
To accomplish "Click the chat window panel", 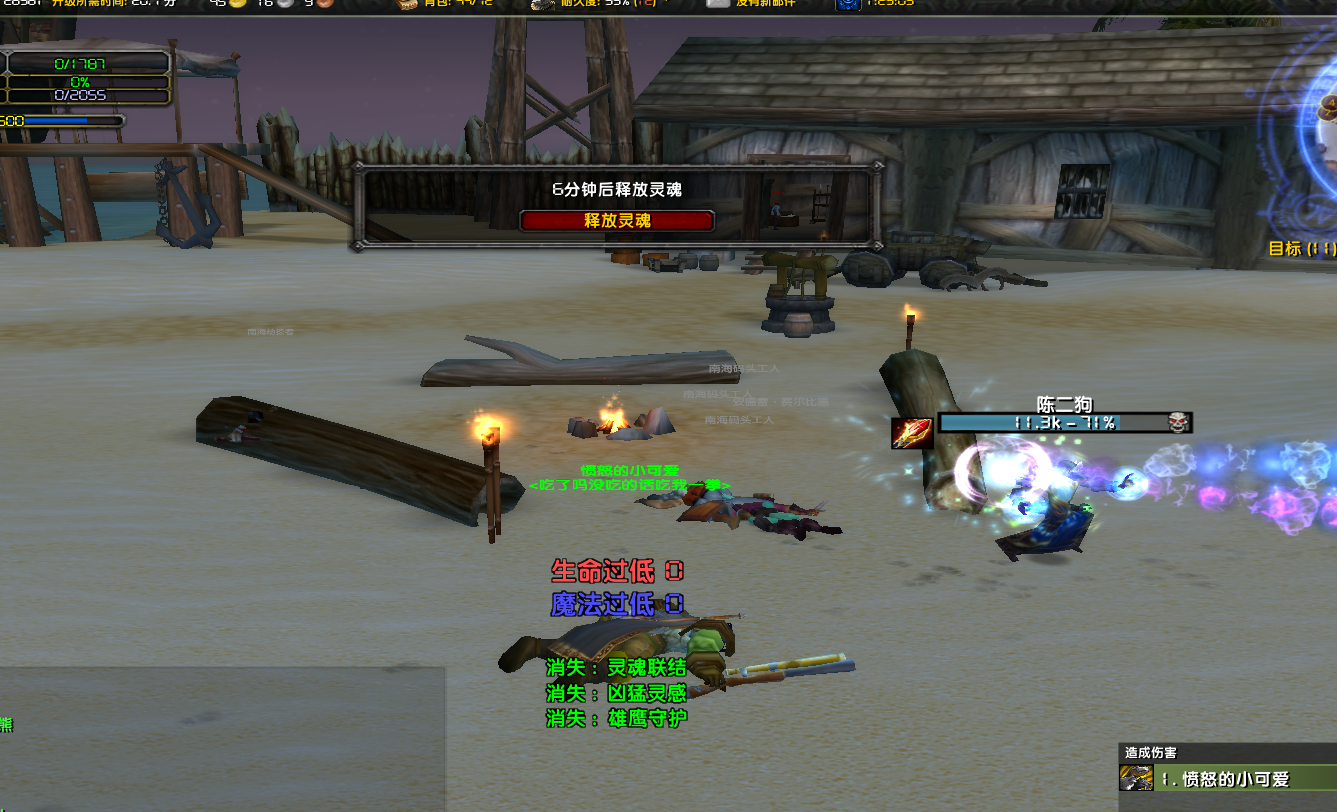I will (x=221, y=738).
